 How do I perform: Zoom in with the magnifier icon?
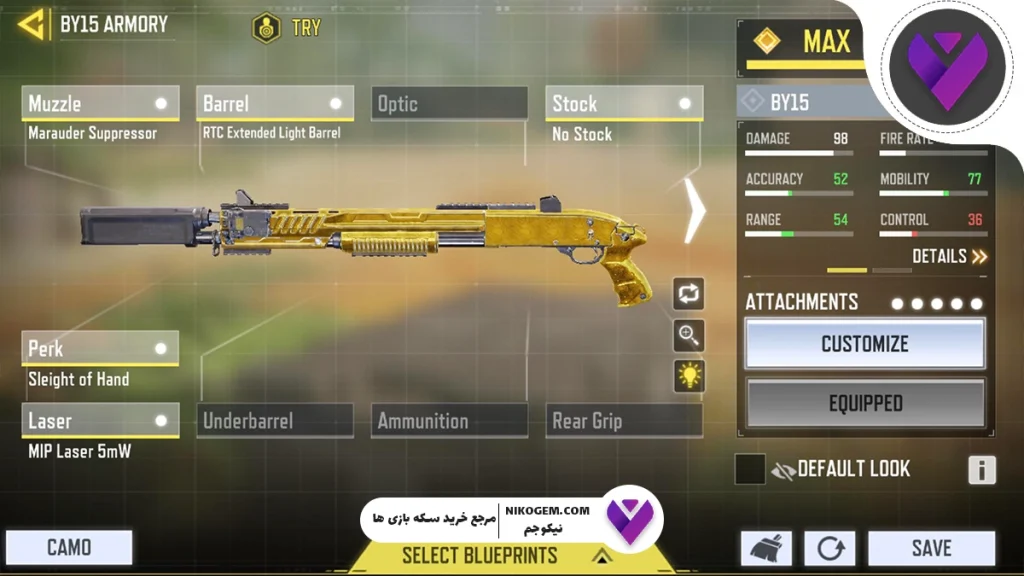coord(689,336)
